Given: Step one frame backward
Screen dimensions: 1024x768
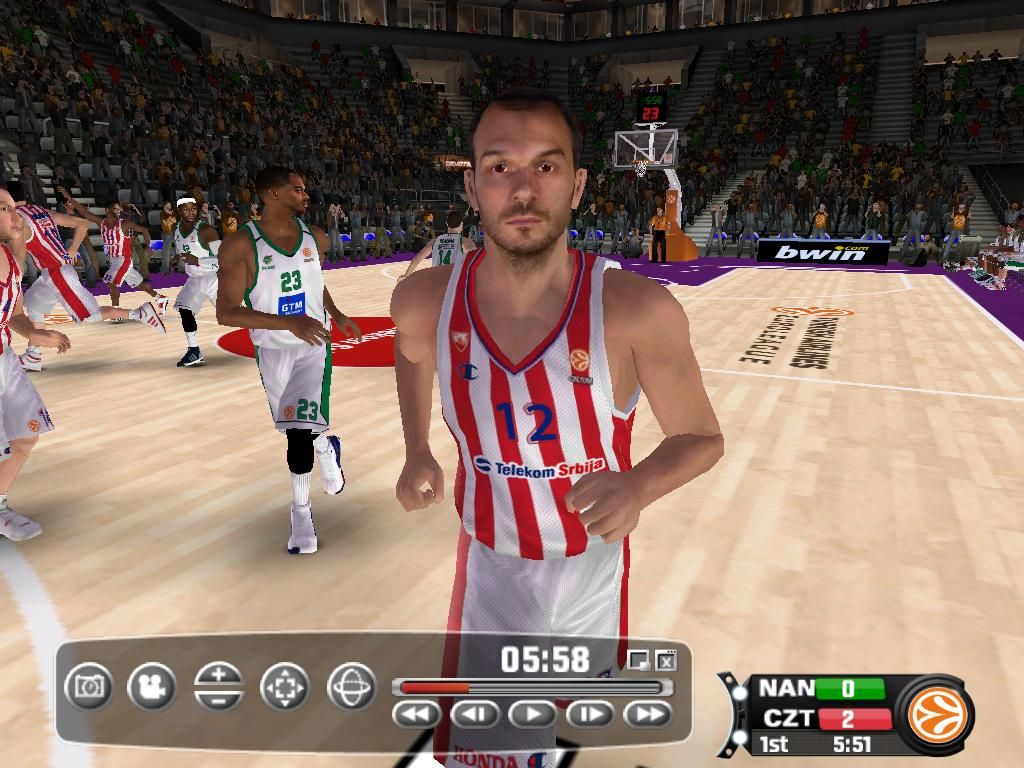Looking at the screenshot, I should point(475,714).
